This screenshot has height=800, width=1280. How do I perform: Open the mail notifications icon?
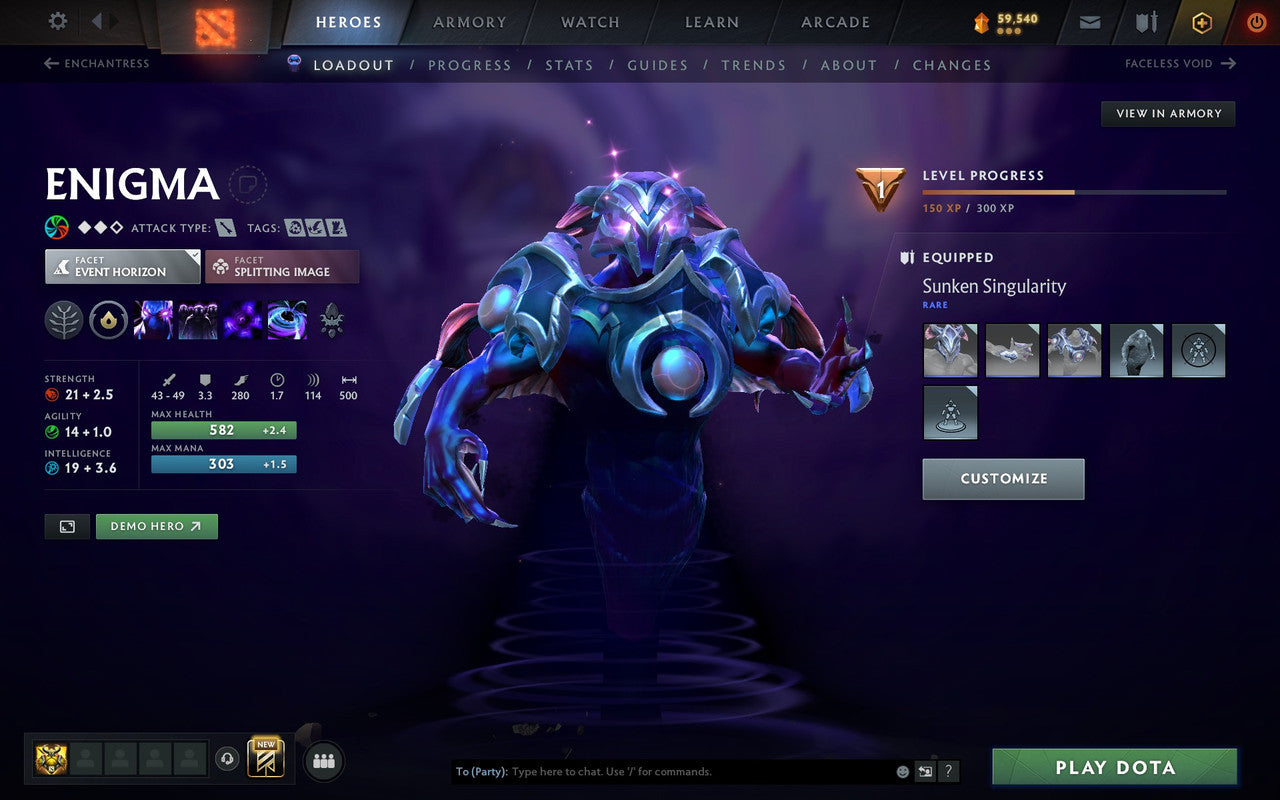tap(1089, 21)
